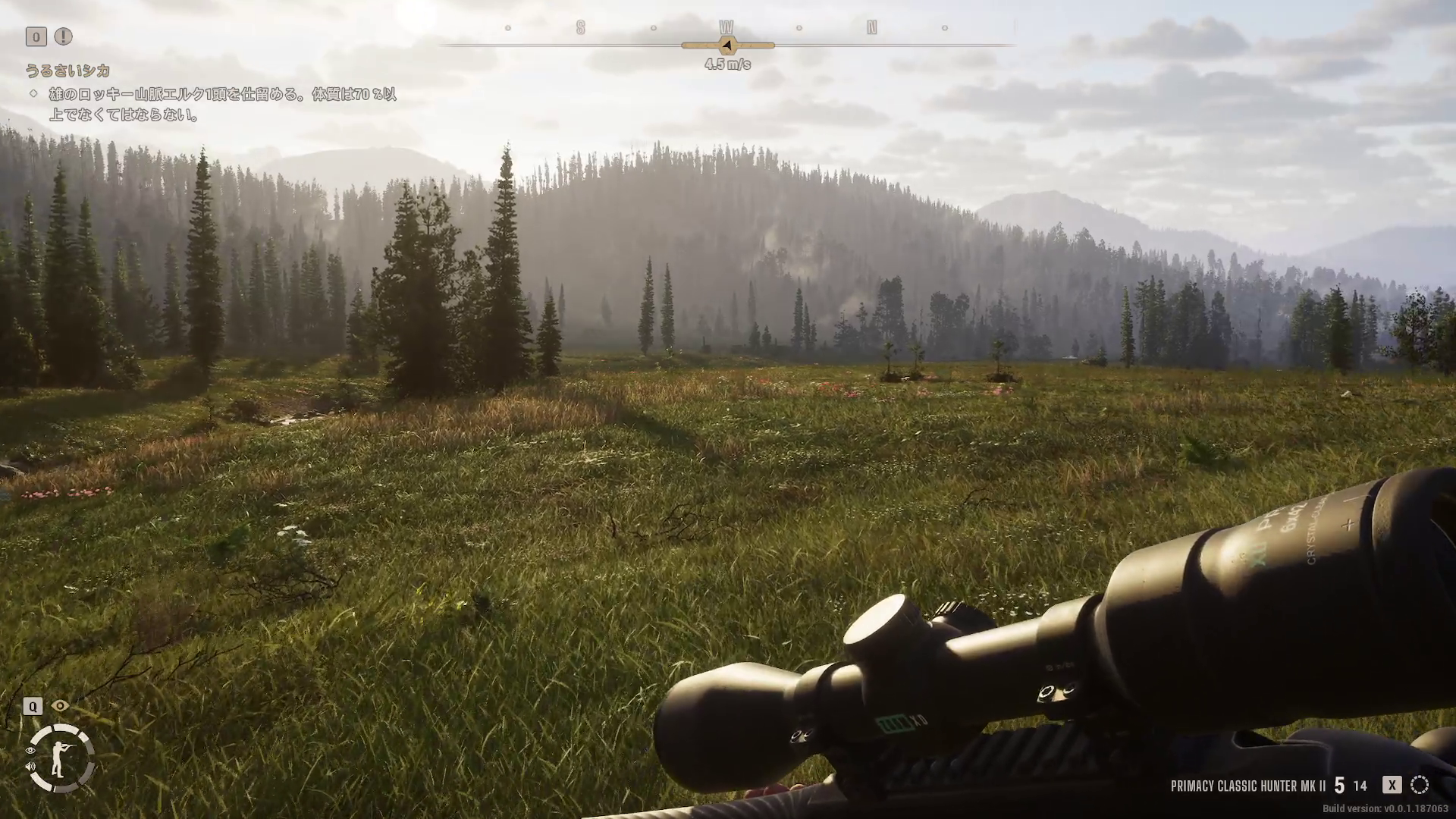Click the compass needle marker on the wind bar
Screen dimensions: 1456x819
click(x=727, y=45)
